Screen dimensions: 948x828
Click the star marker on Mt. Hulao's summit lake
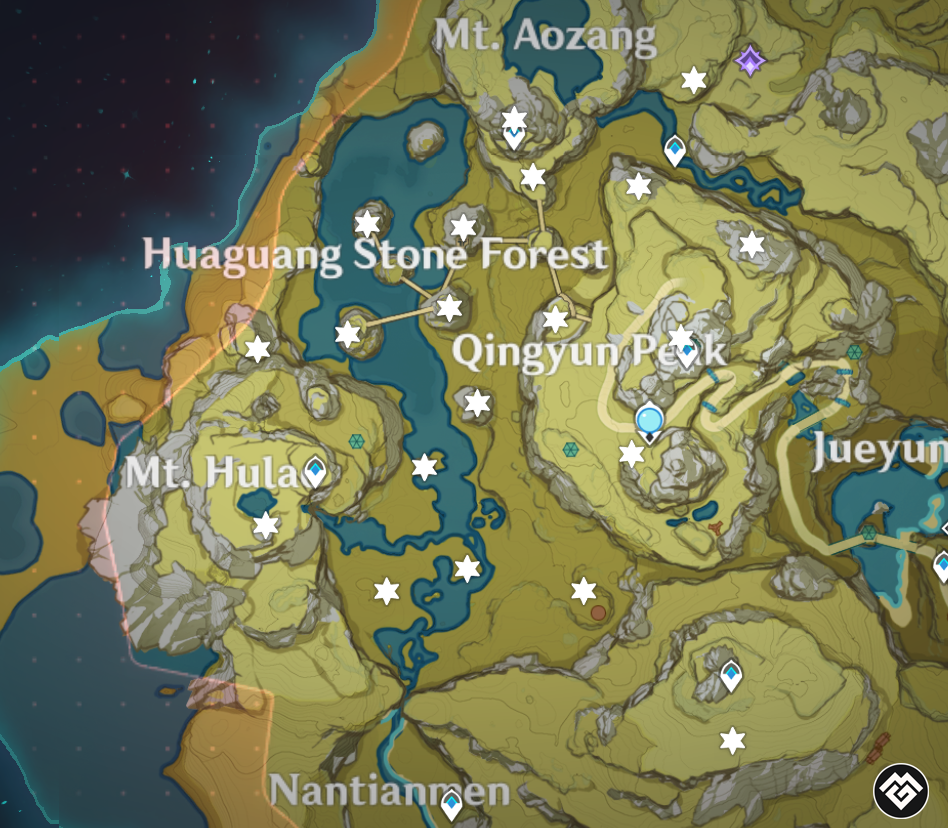[265, 524]
